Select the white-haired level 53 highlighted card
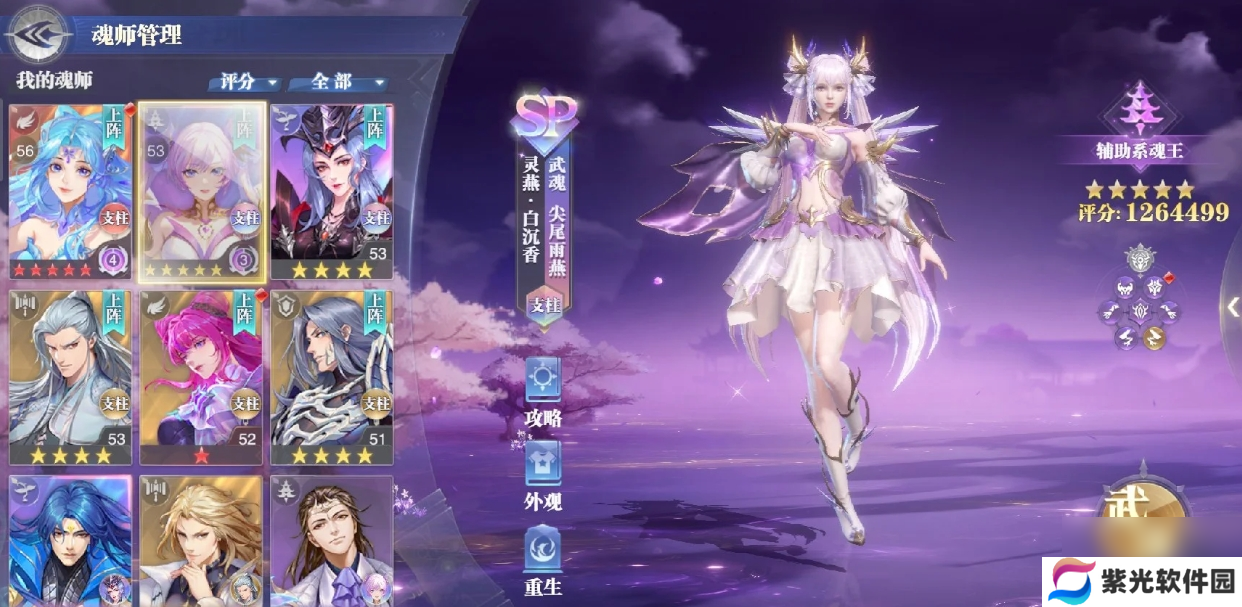Screen dimensions: 1242x607 (x=201, y=190)
